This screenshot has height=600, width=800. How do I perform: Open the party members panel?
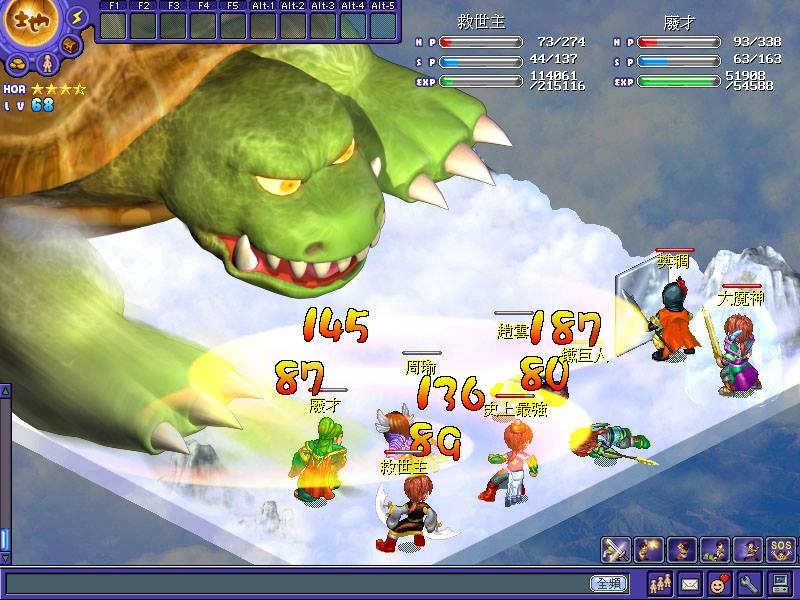pos(660,582)
